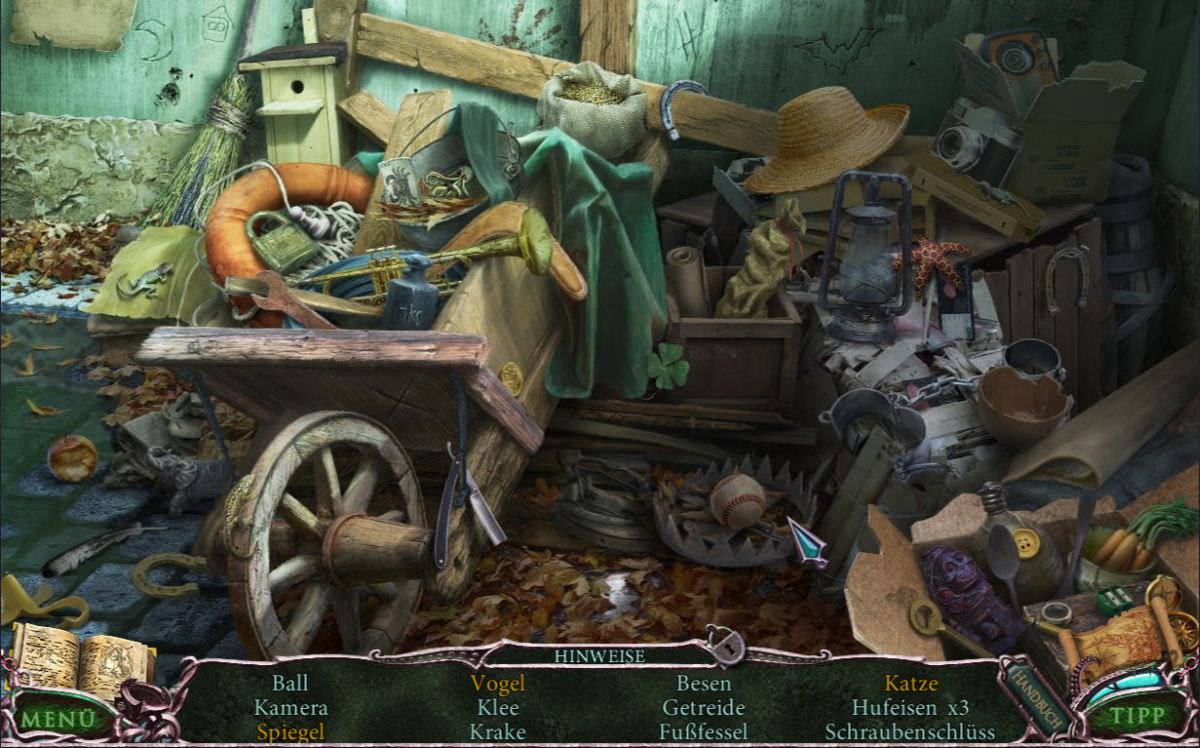
Task: Toggle the padlock on the HINWEISE panel
Action: coord(724,646)
